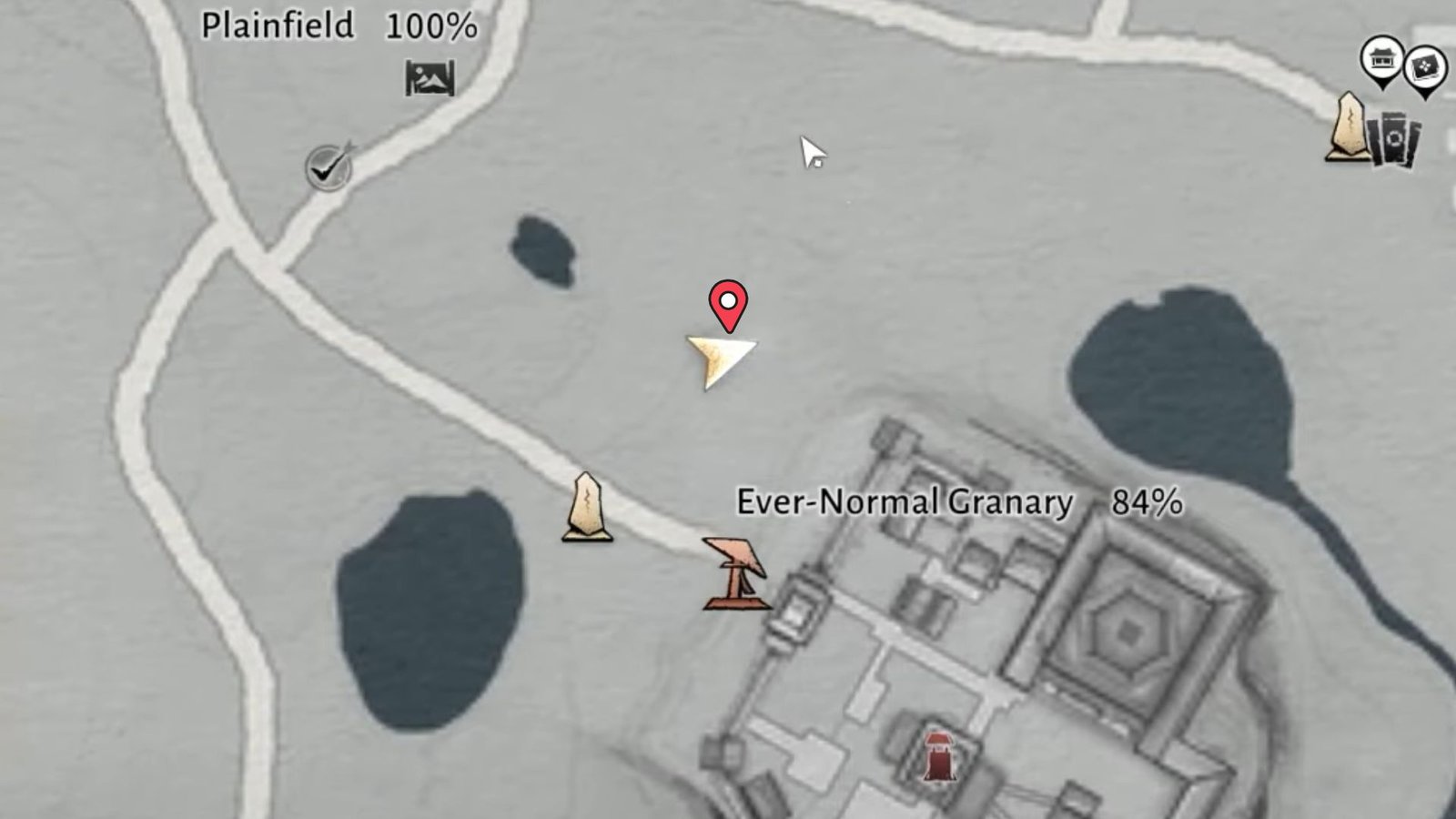Select the card deck collectible icon top right
The width and height of the screenshot is (1456, 819).
coord(1395,141)
